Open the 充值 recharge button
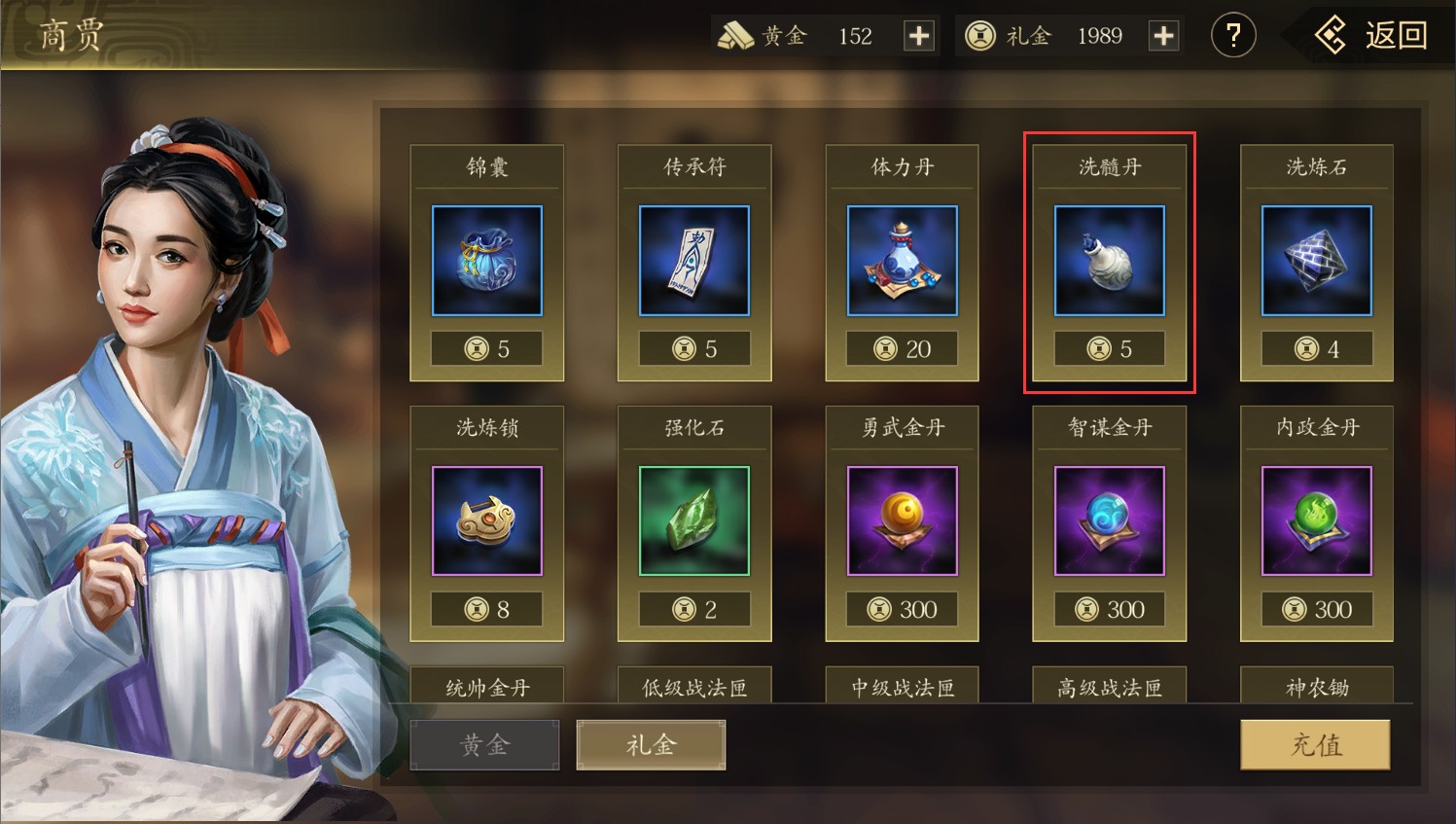The height and width of the screenshot is (824, 1456). [1315, 745]
